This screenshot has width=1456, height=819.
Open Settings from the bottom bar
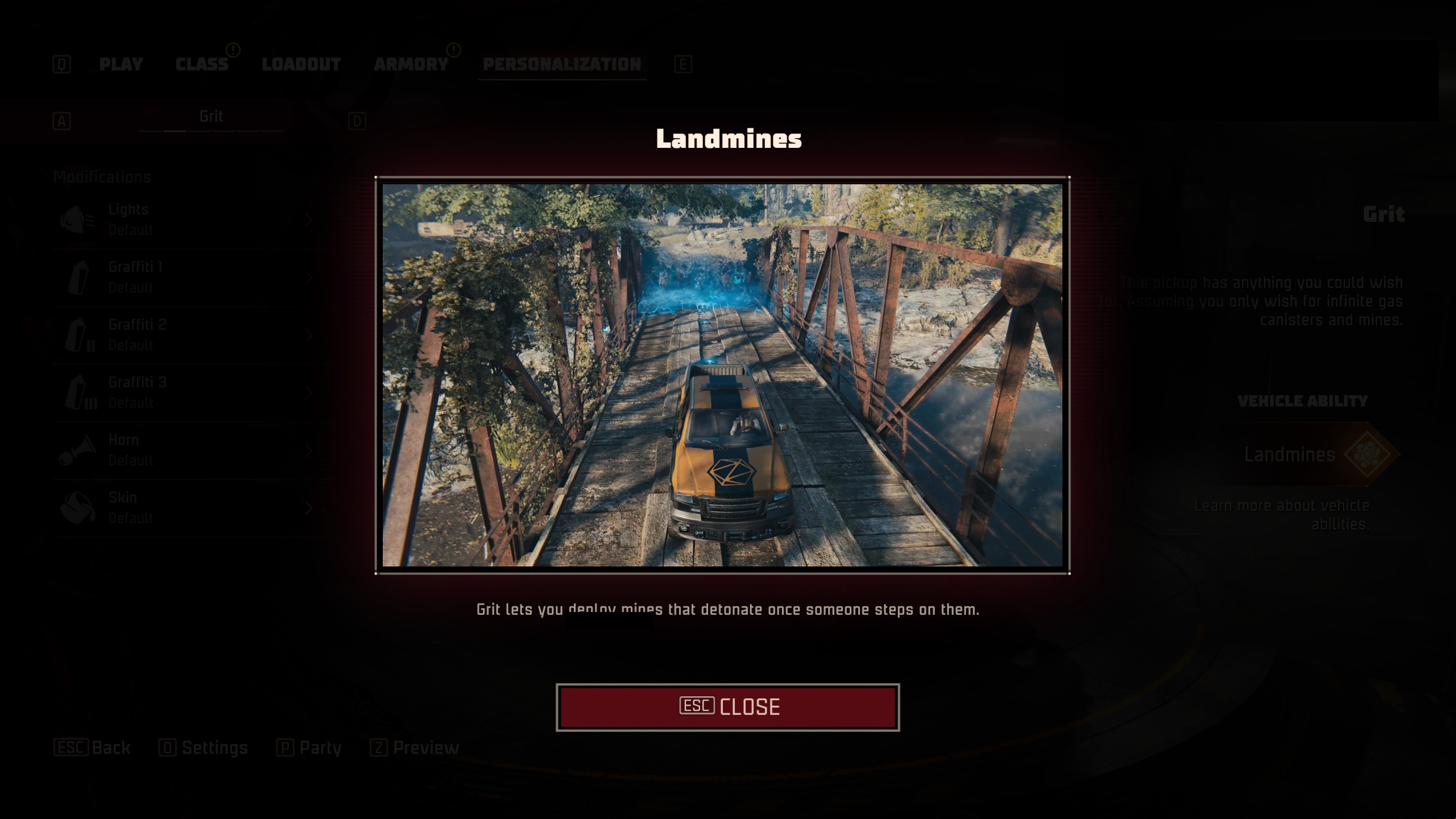tap(204, 747)
